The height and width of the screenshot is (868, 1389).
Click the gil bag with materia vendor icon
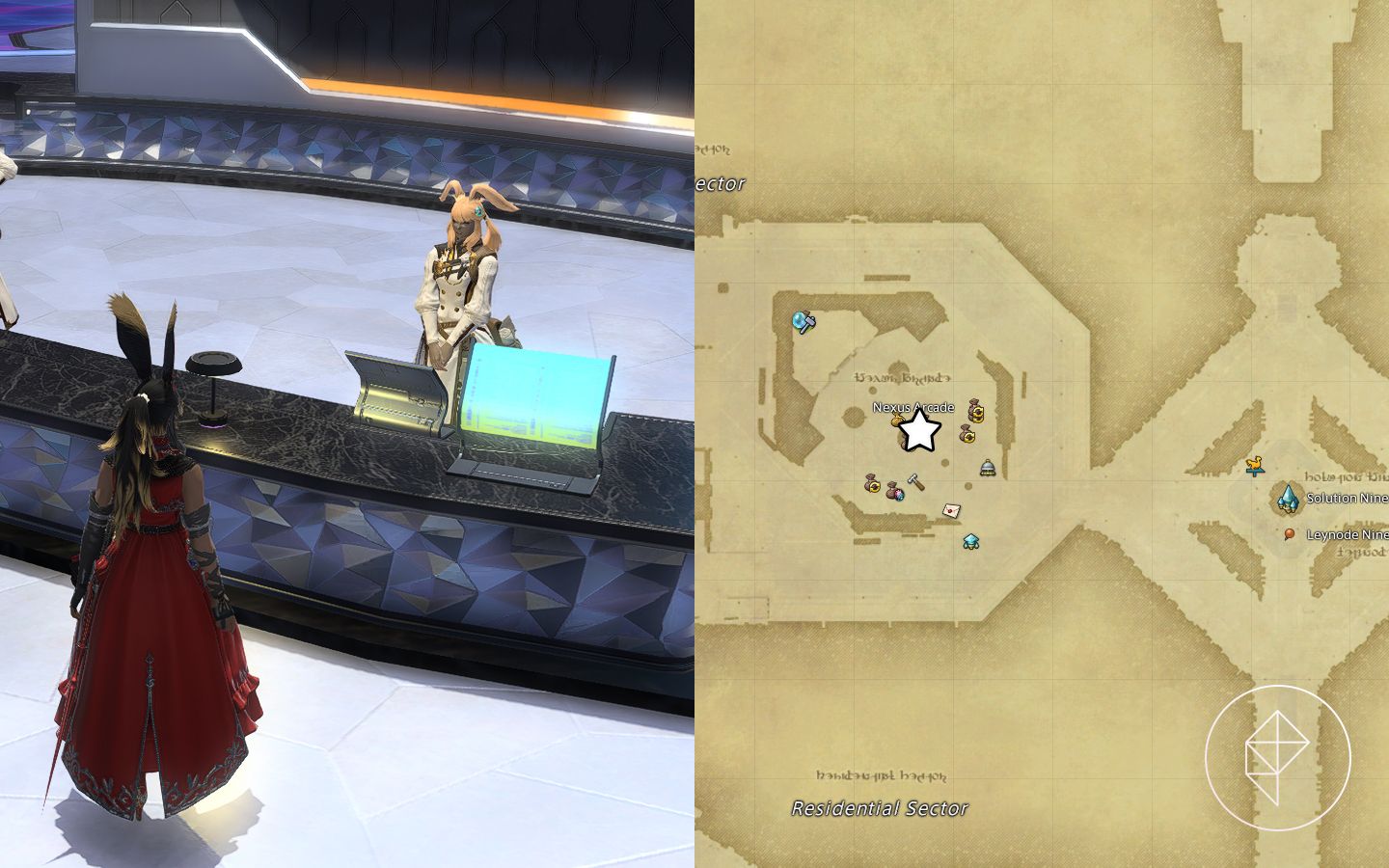pyautogui.click(x=894, y=492)
